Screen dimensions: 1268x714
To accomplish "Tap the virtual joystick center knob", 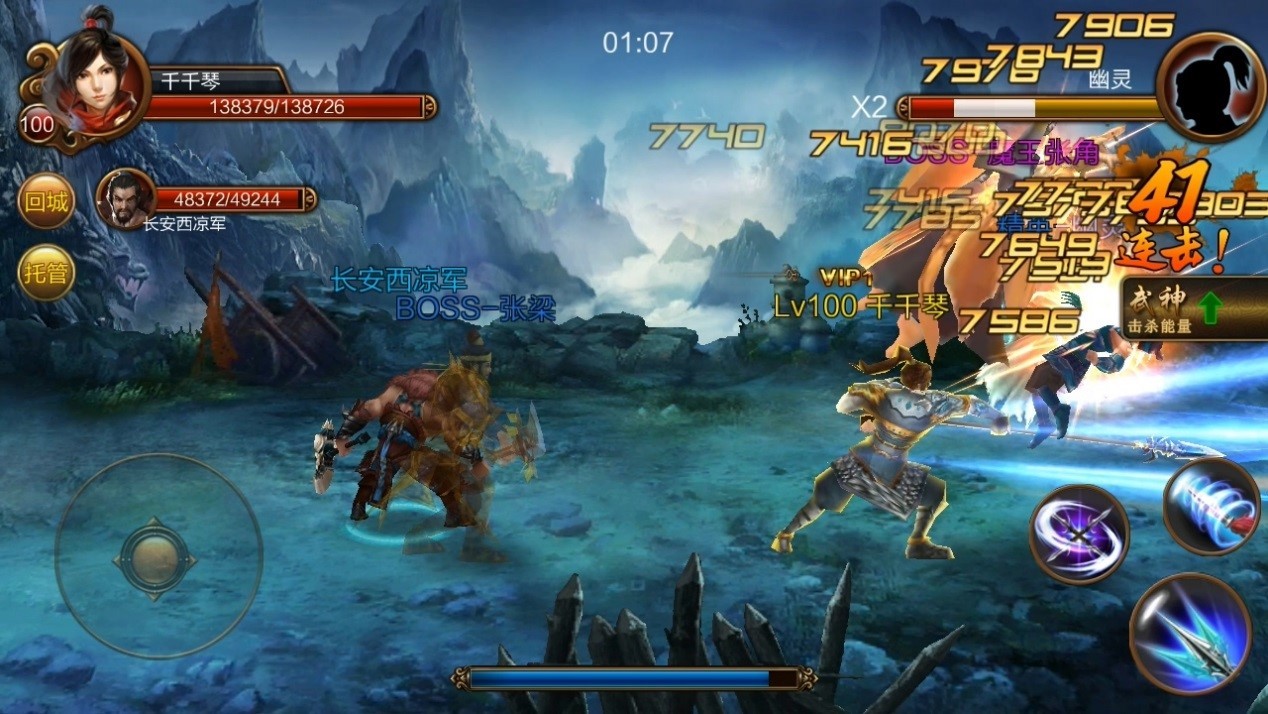I will [153, 555].
